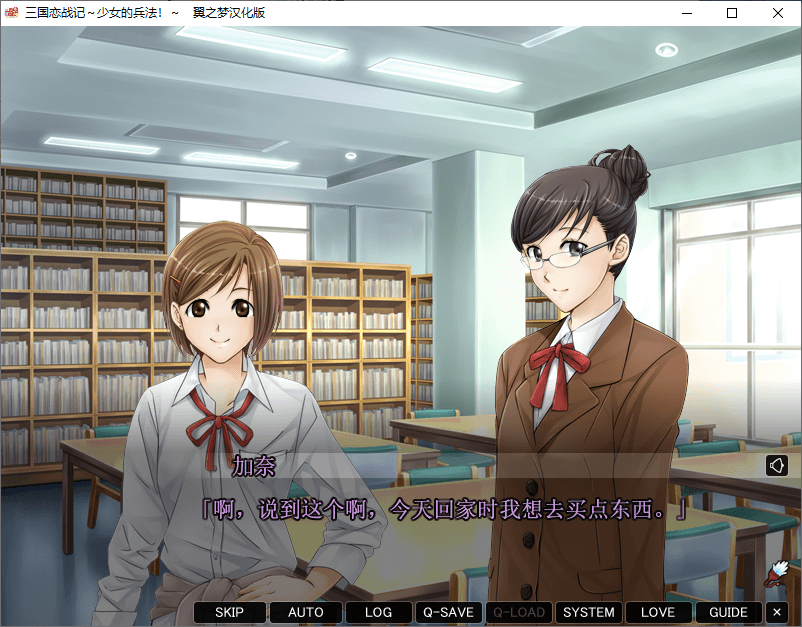Minimize the game window
This screenshot has height=627, width=802.
[x=687, y=13]
